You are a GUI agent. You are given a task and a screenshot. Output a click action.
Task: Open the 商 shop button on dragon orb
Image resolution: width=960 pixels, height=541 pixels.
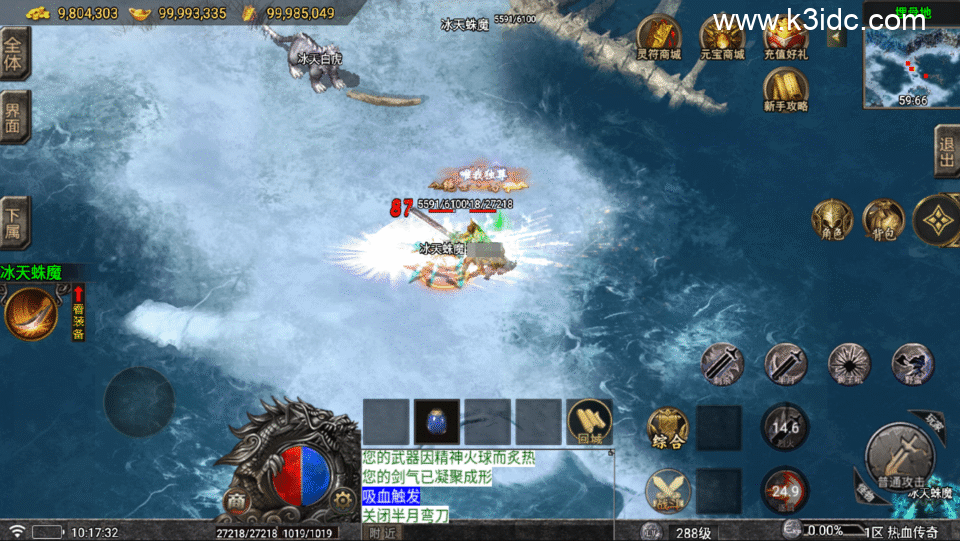point(237,500)
